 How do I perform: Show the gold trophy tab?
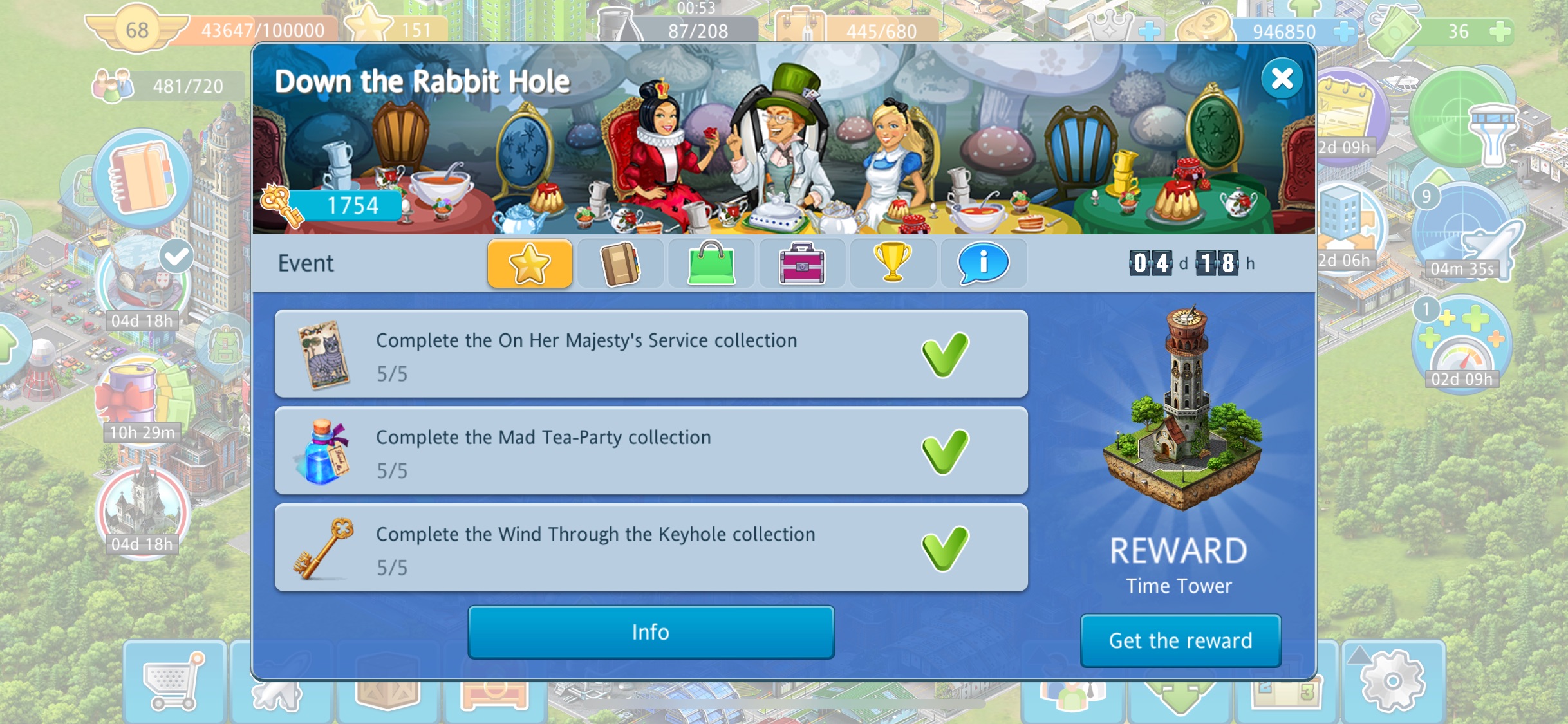coord(893,263)
